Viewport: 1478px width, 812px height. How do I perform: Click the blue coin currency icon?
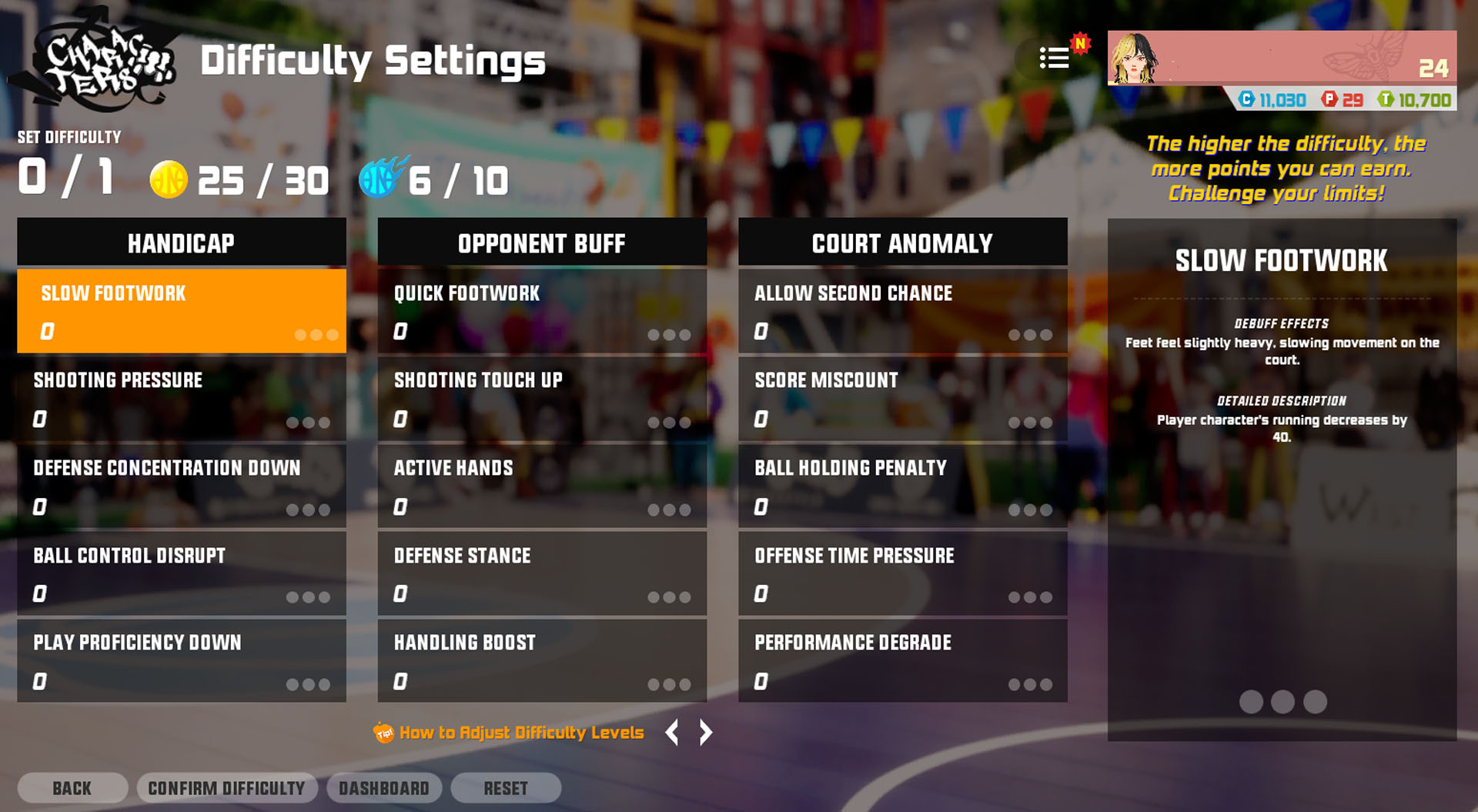click(1247, 100)
